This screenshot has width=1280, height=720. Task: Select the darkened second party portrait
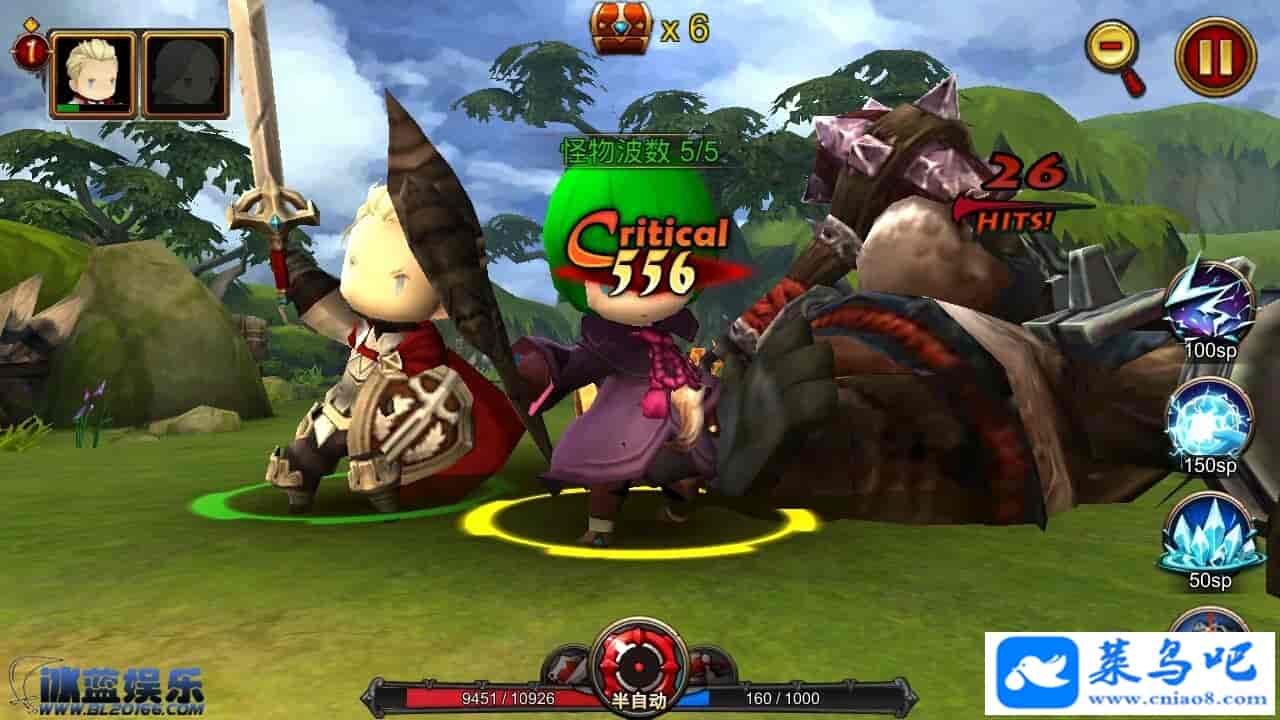point(186,74)
